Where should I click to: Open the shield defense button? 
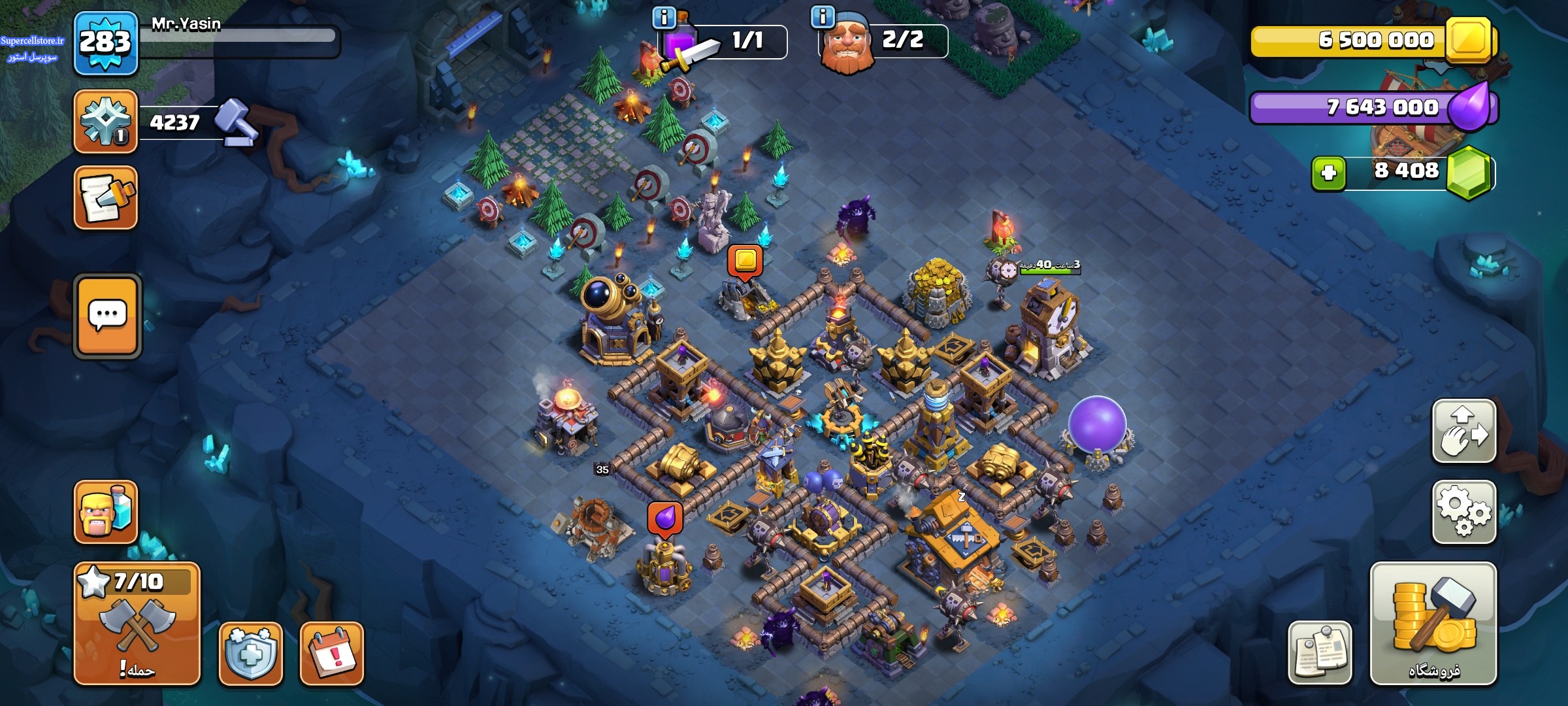point(250,653)
